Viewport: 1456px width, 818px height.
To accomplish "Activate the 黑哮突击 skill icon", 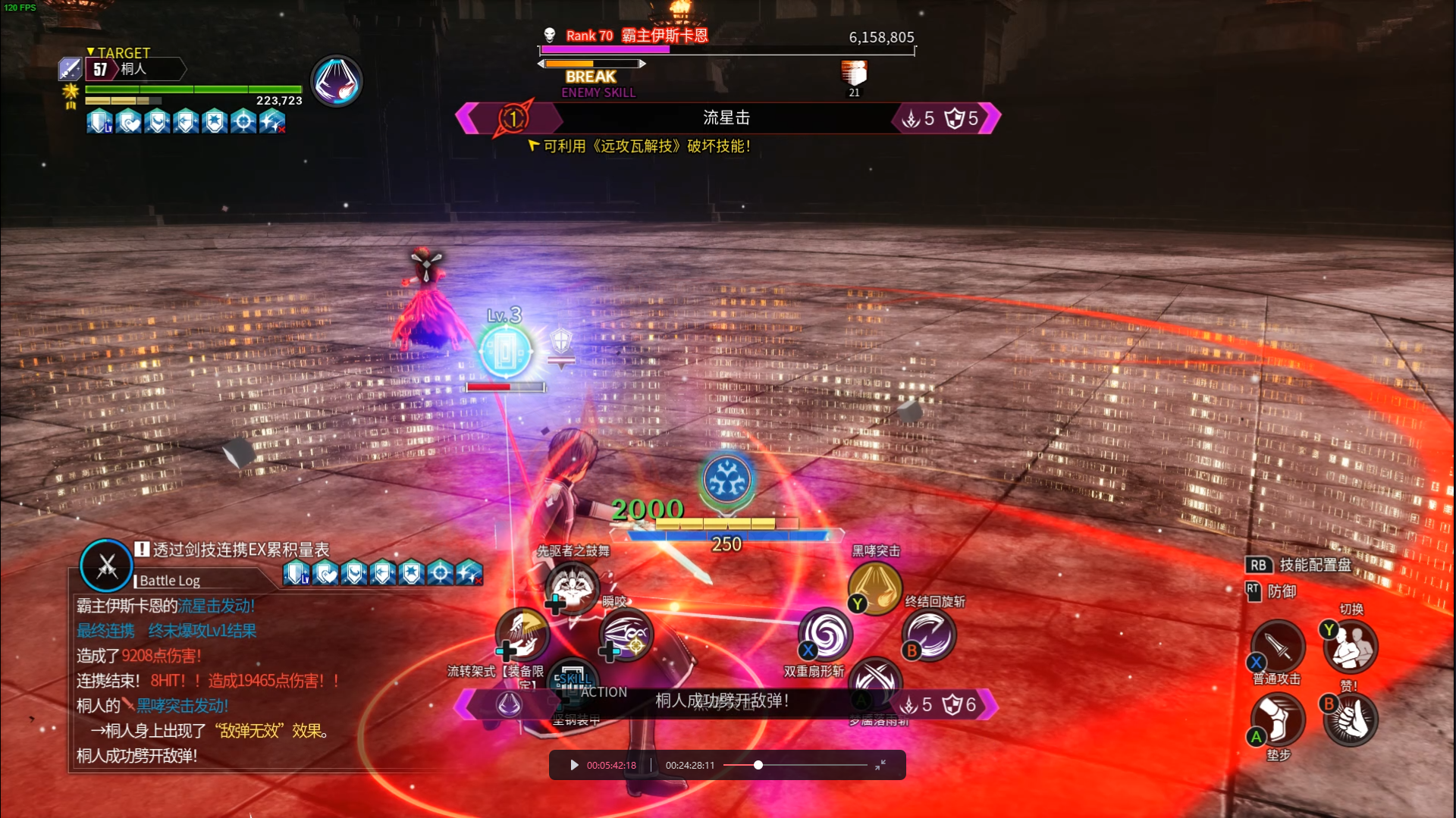I will coord(875,588).
